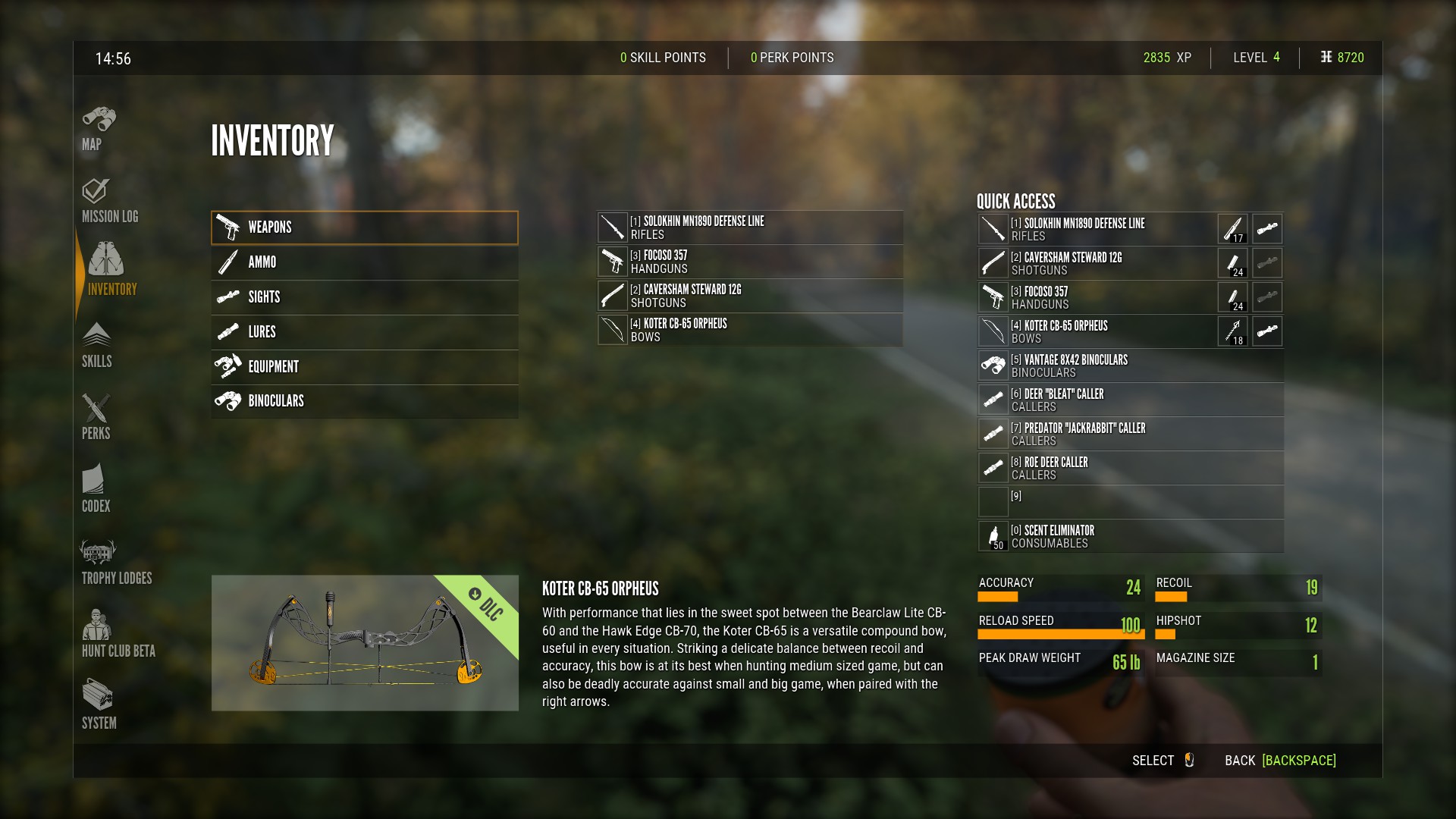Choose the Deer "Bleat" Caller quick slot
The image size is (1456, 819).
click(x=1130, y=400)
